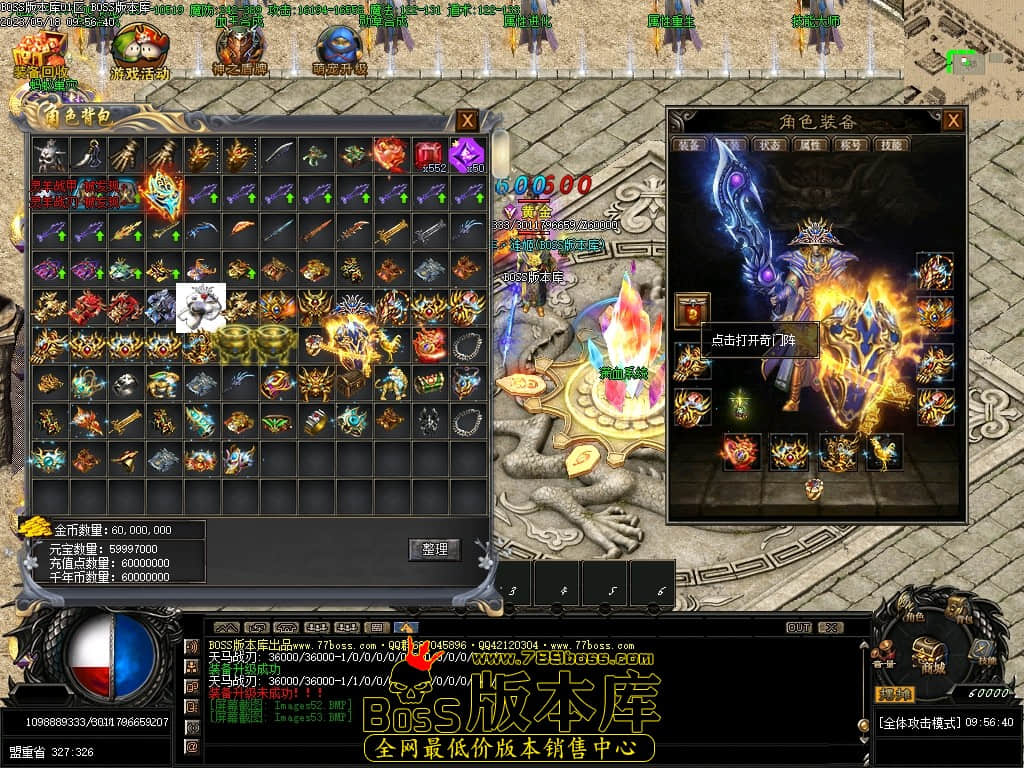Open the 奇门阵 slot in equipment panel
The image size is (1024, 768).
click(x=692, y=311)
